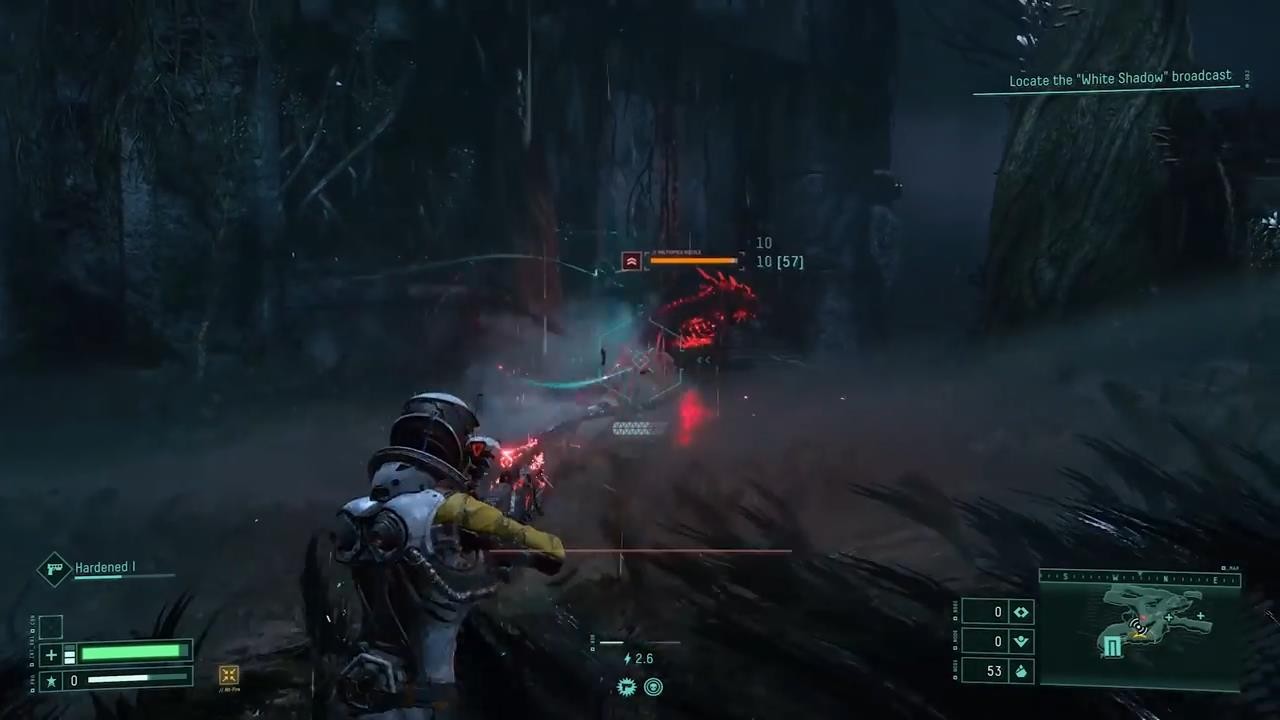Click the health plus icon
This screenshot has width=1280, height=720.
pos(52,655)
